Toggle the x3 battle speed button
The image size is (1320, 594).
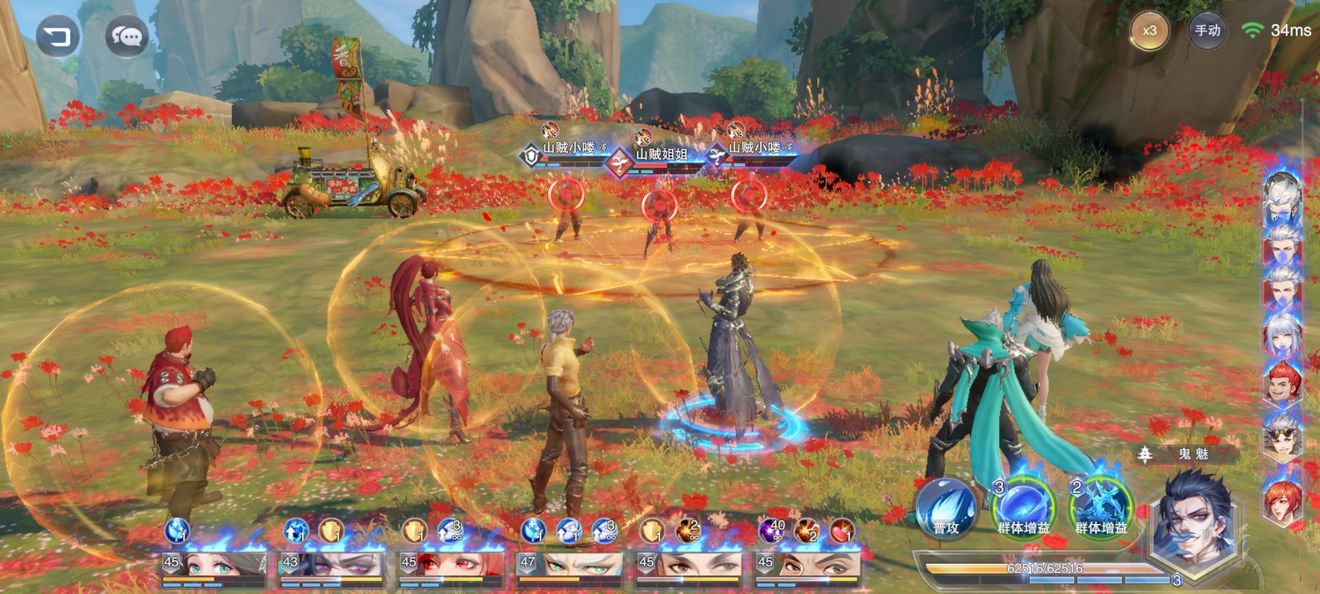click(1150, 30)
